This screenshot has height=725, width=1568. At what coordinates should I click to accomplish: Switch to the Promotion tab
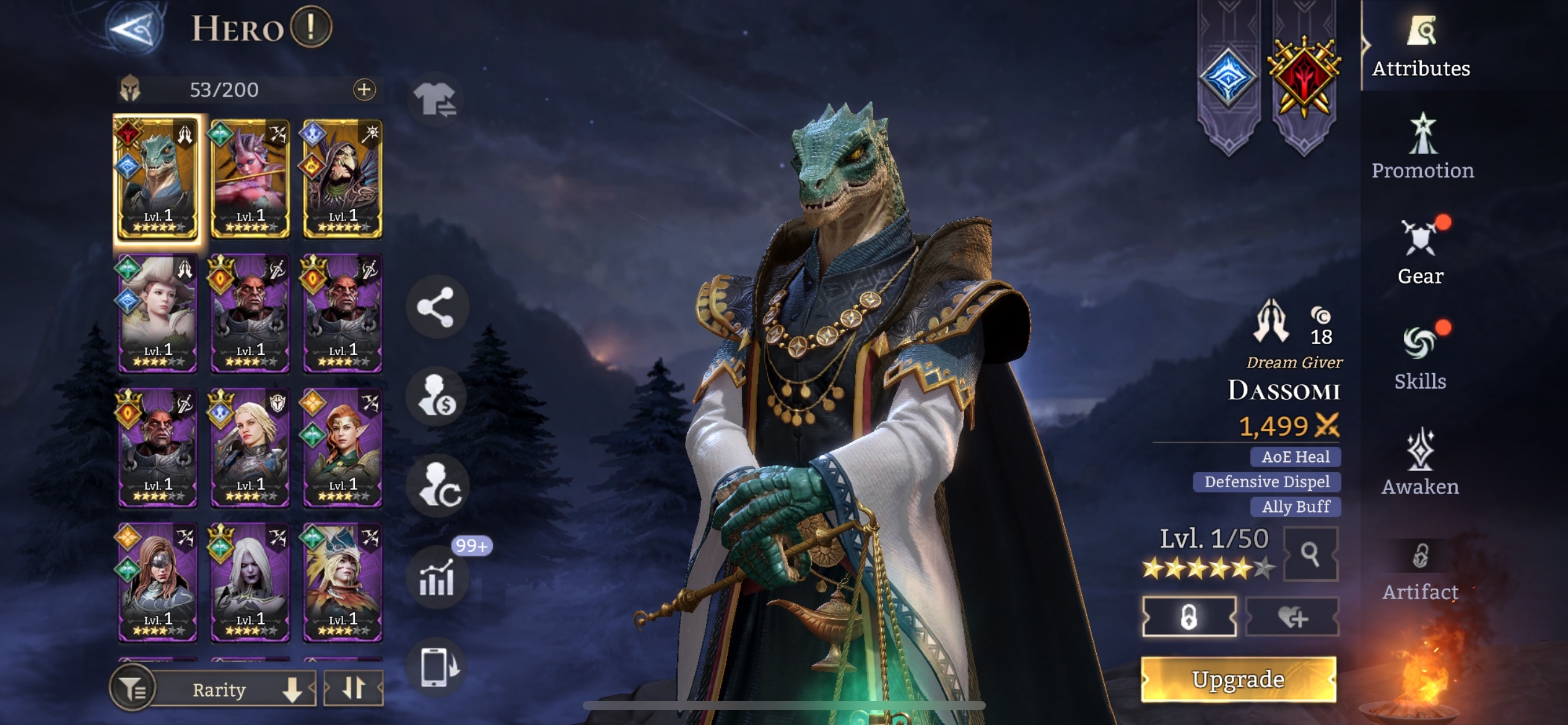click(1422, 146)
